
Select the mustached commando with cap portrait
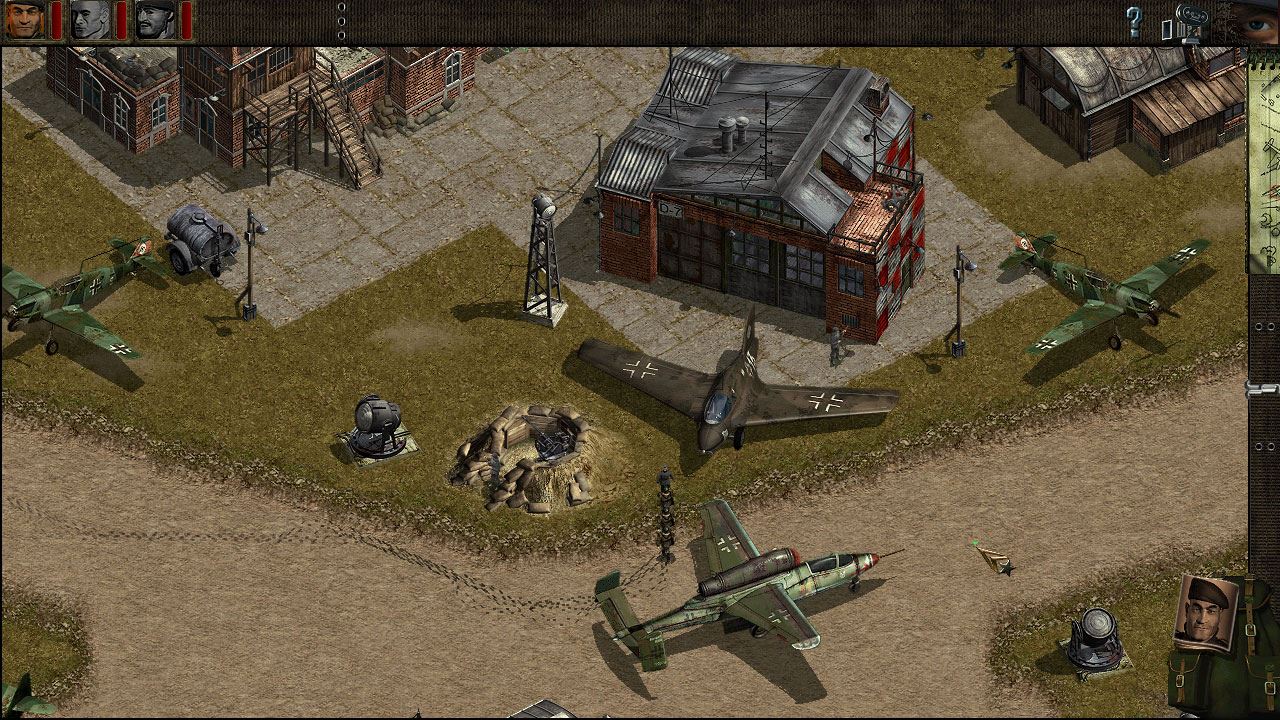pos(155,20)
